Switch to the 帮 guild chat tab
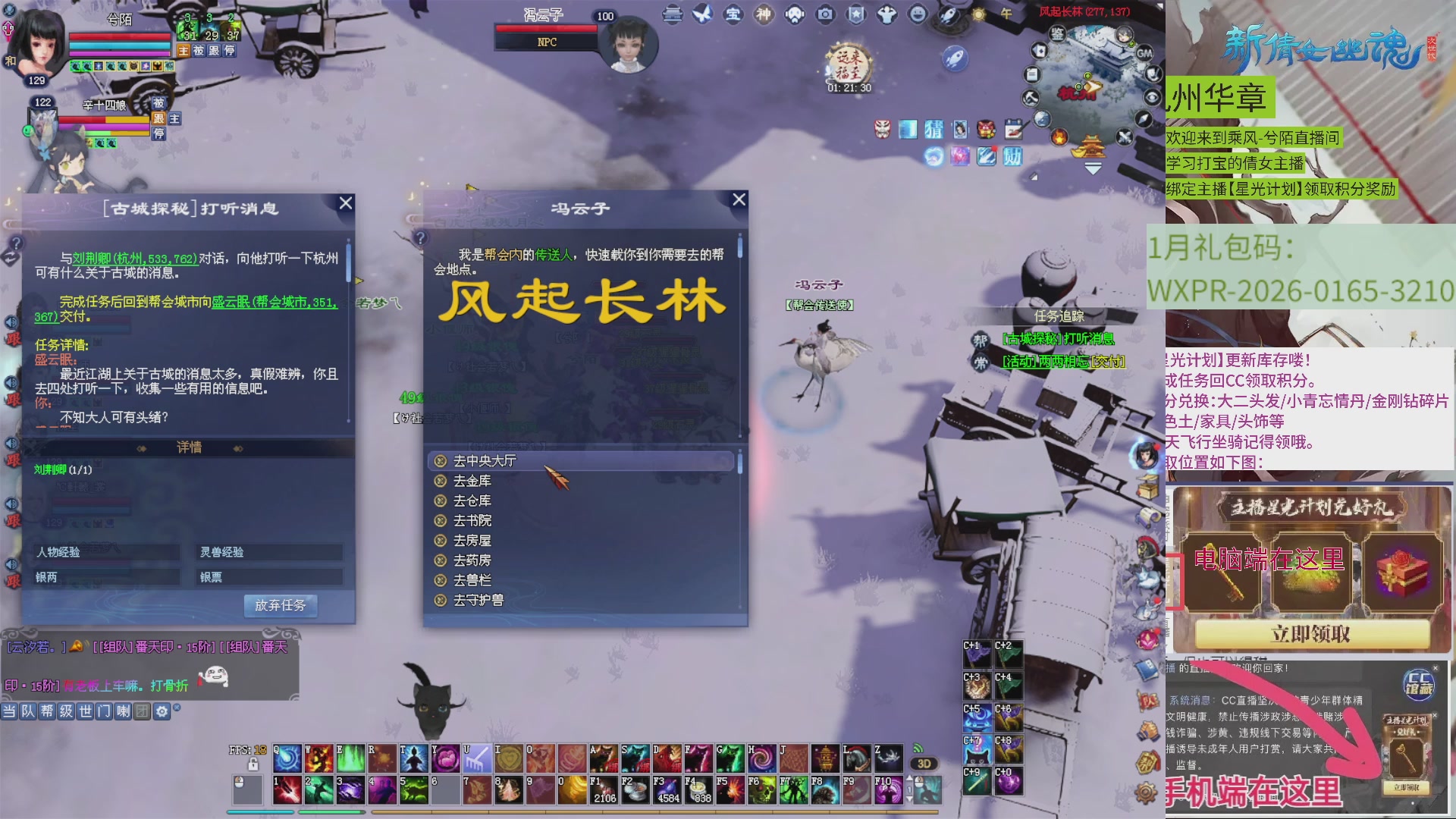 coord(48,712)
